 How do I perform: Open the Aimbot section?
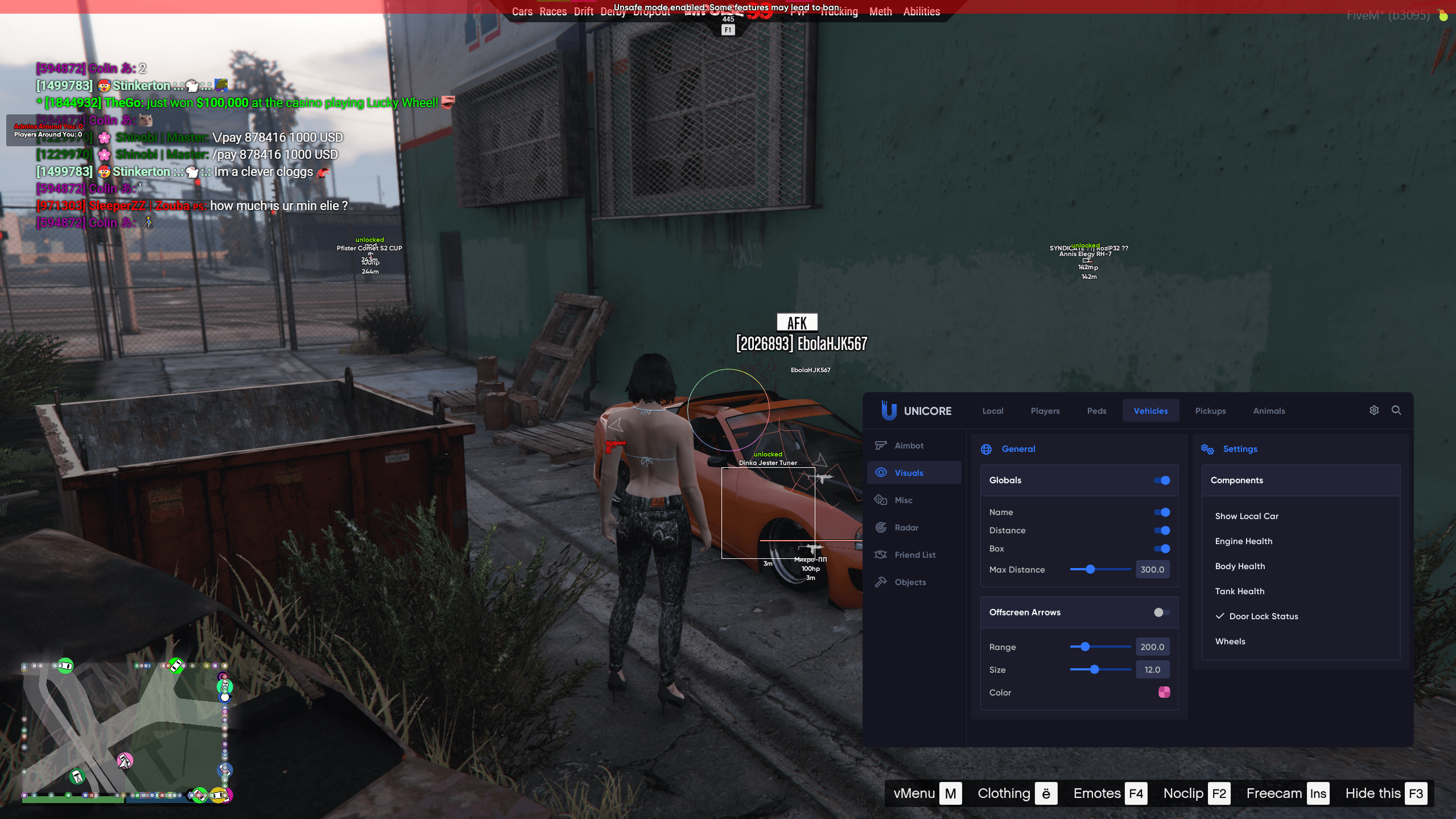(x=909, y=446)
